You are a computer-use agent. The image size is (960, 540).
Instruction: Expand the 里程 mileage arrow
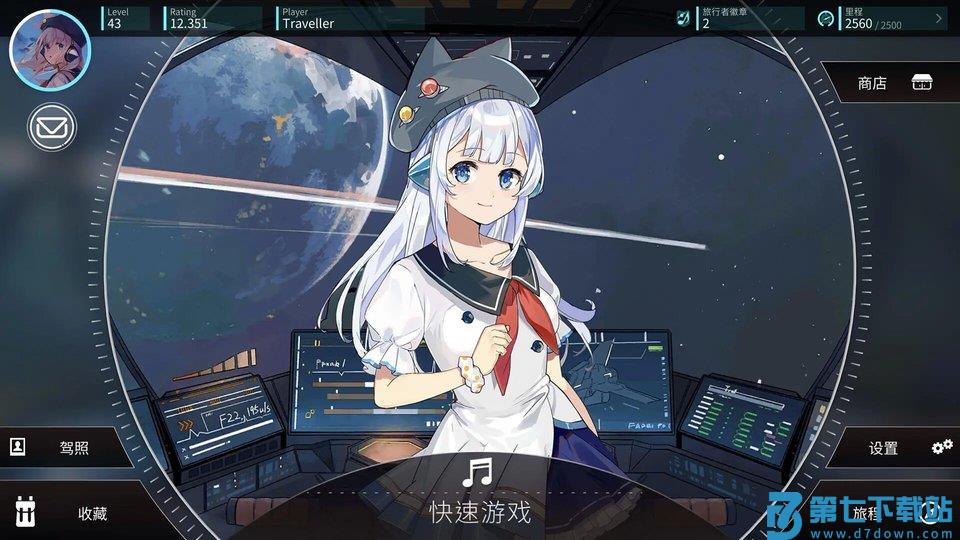939,18
